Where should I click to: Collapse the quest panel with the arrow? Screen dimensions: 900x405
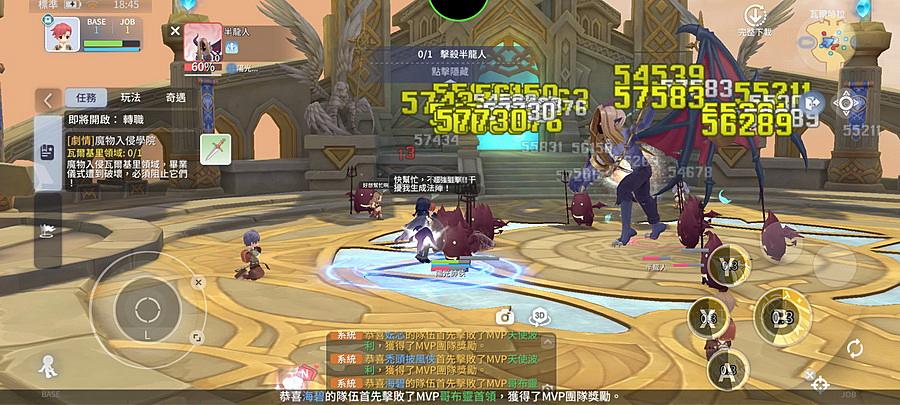[x=48, y=99]
